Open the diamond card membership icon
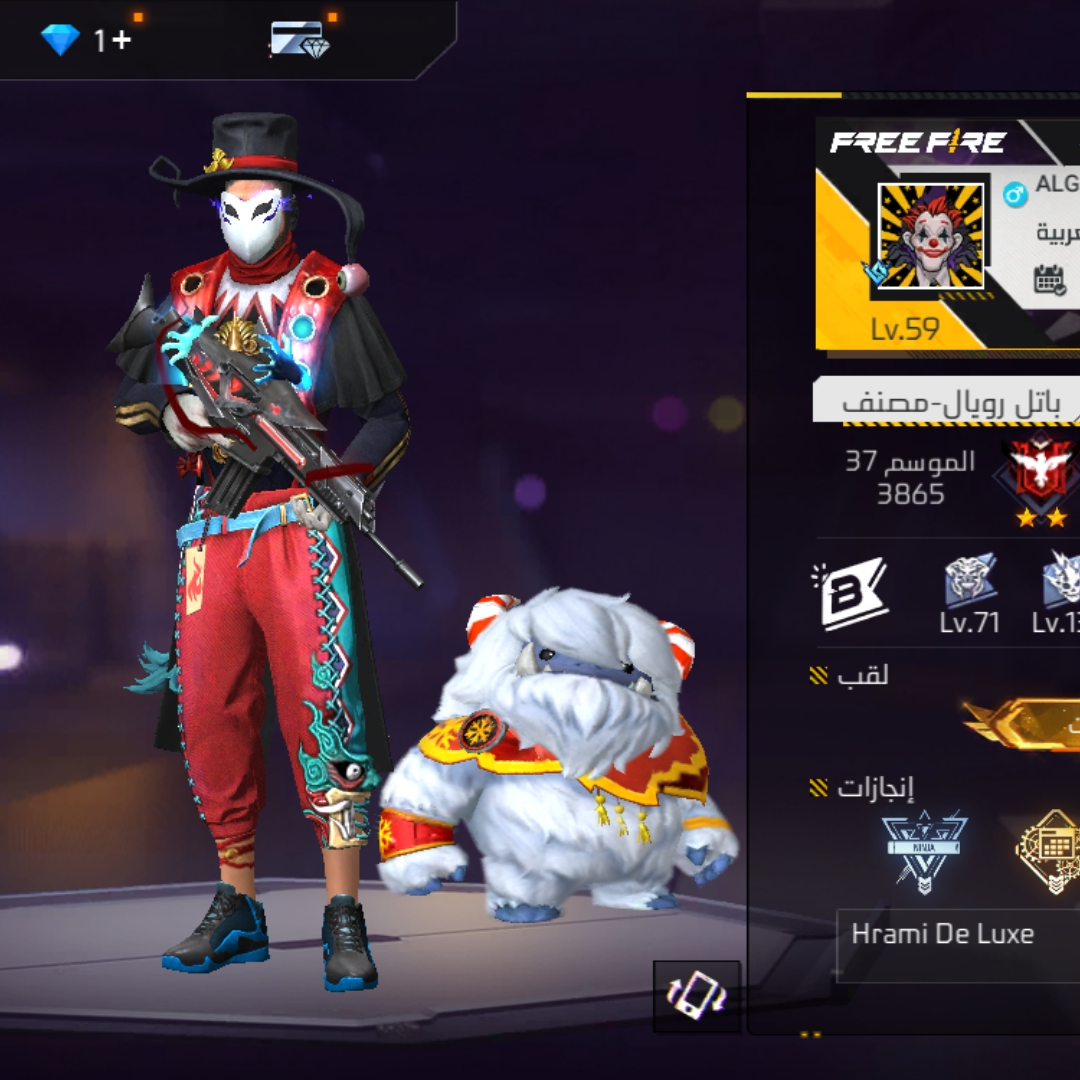 (x=299, y=40)
